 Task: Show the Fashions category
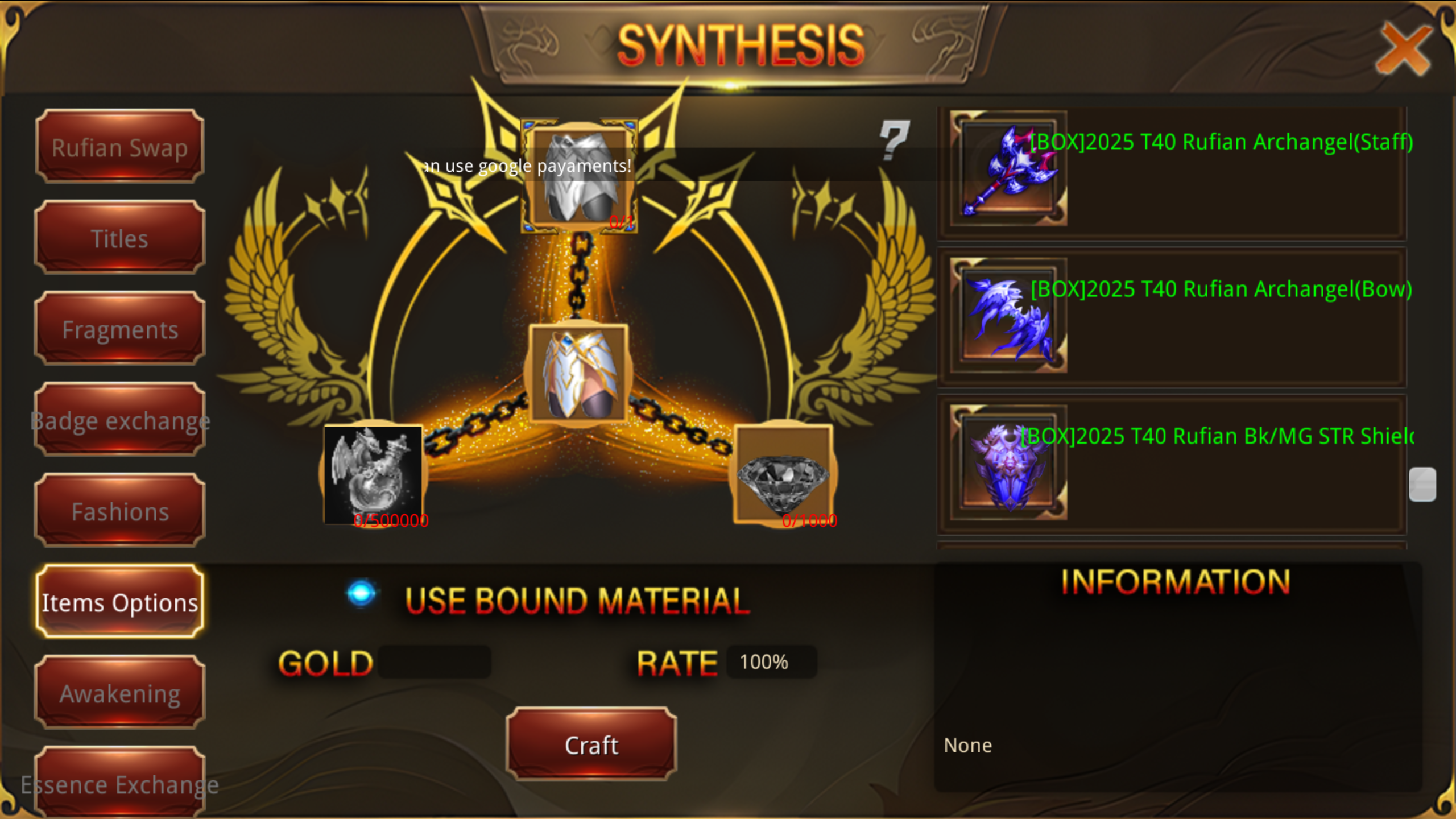[x=119, y=511]
